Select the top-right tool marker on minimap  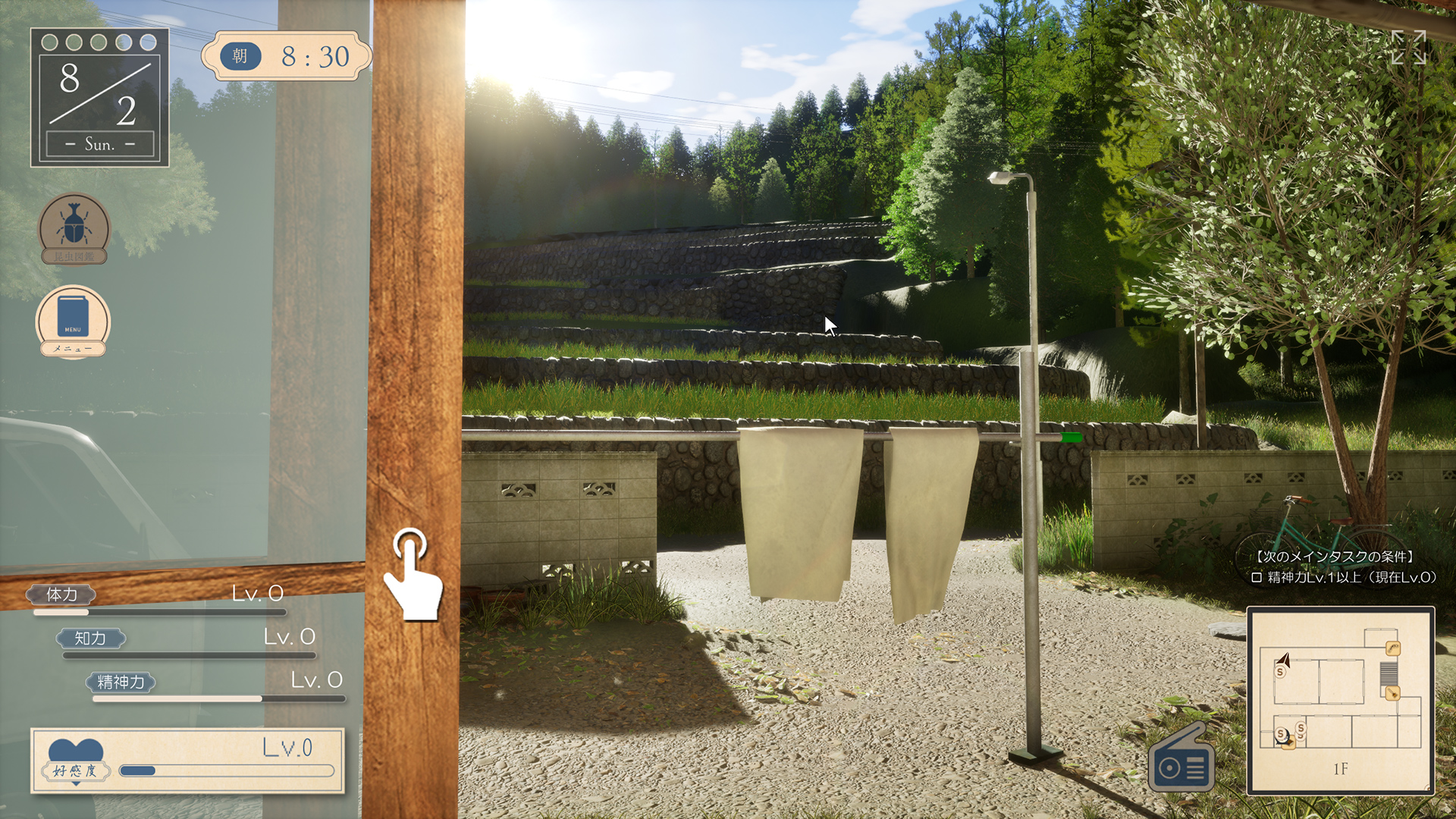click(x=1393, y=648)
